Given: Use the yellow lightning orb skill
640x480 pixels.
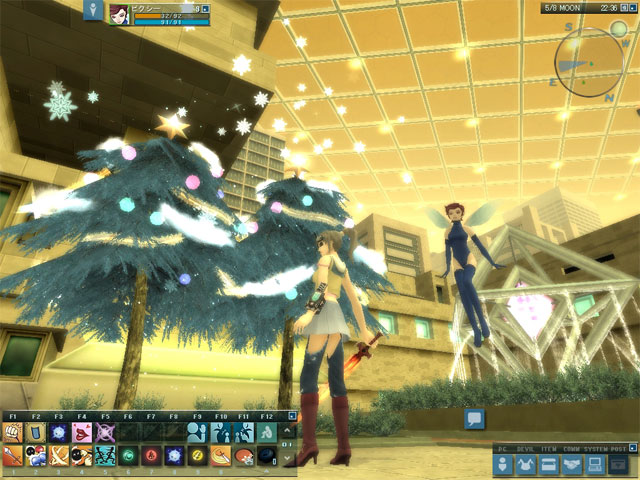Looking at the screenshot, I should (198, 456).
